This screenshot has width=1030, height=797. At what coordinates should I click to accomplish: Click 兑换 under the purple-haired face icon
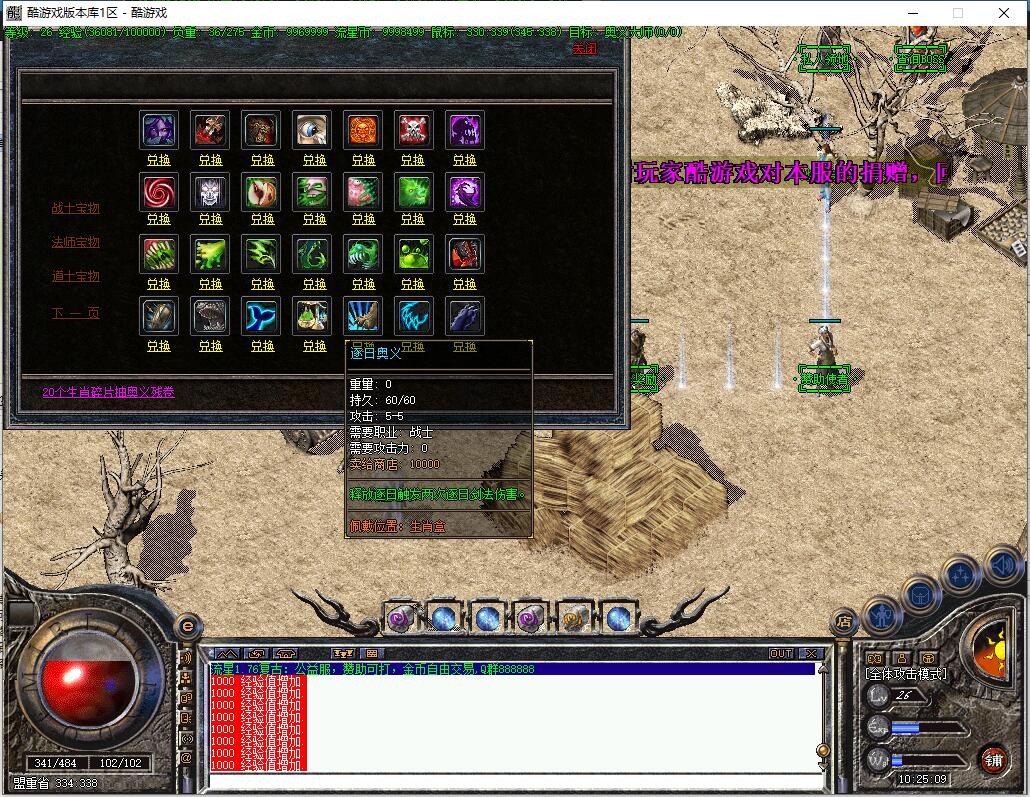159,160
